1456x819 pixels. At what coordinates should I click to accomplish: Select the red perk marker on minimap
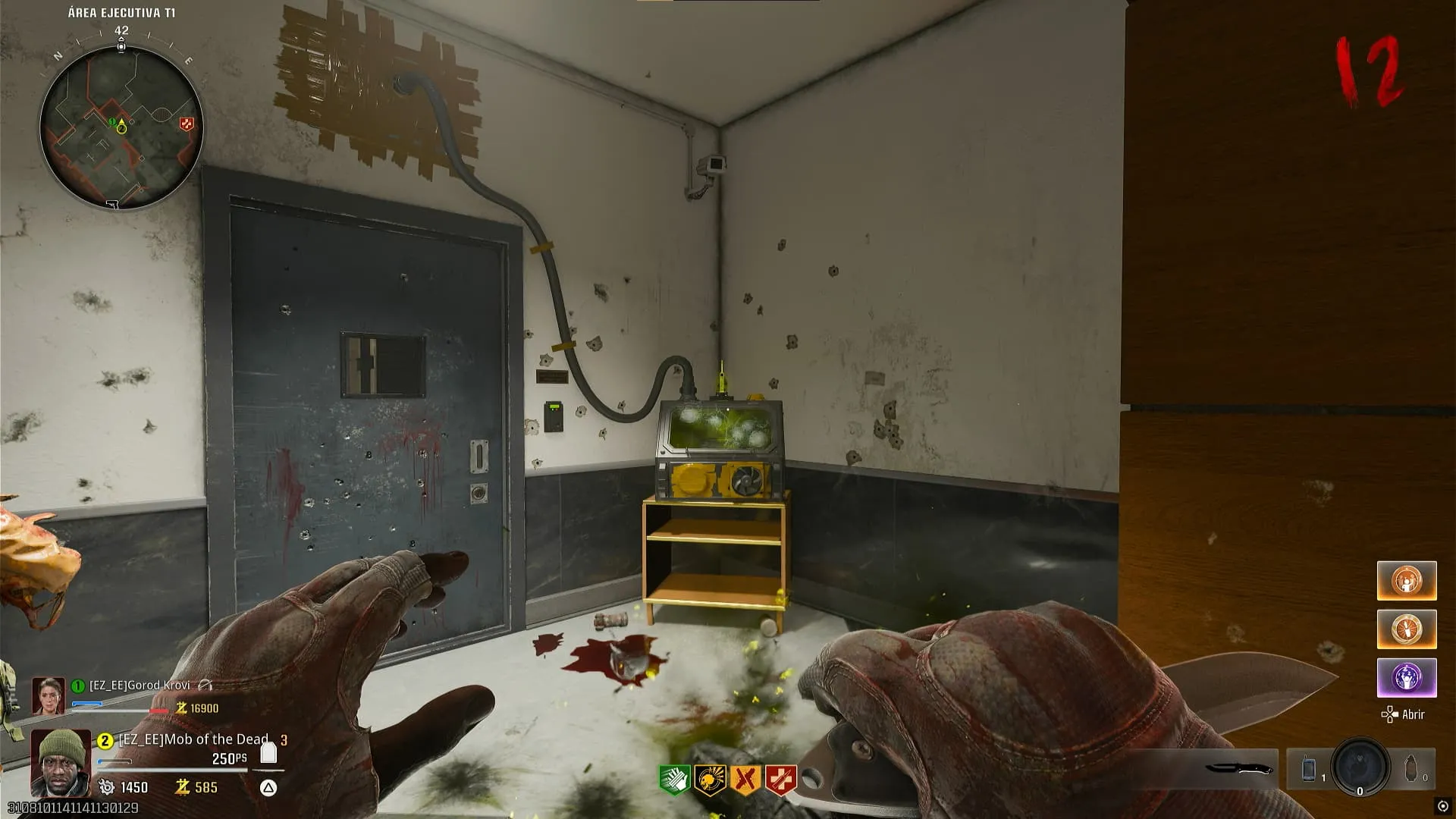186,124
